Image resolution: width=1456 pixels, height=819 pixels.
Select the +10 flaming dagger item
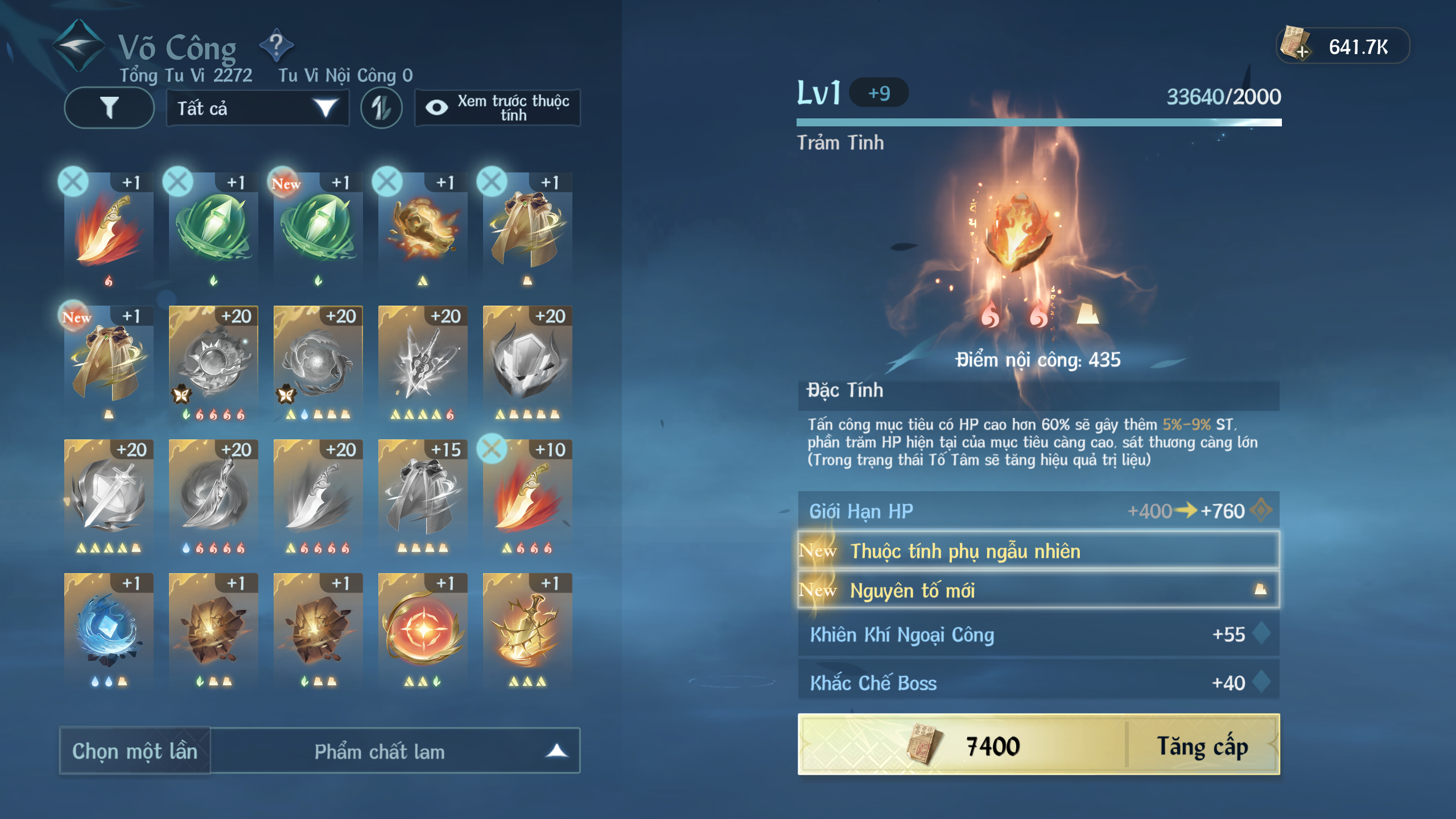pos(527,495)
